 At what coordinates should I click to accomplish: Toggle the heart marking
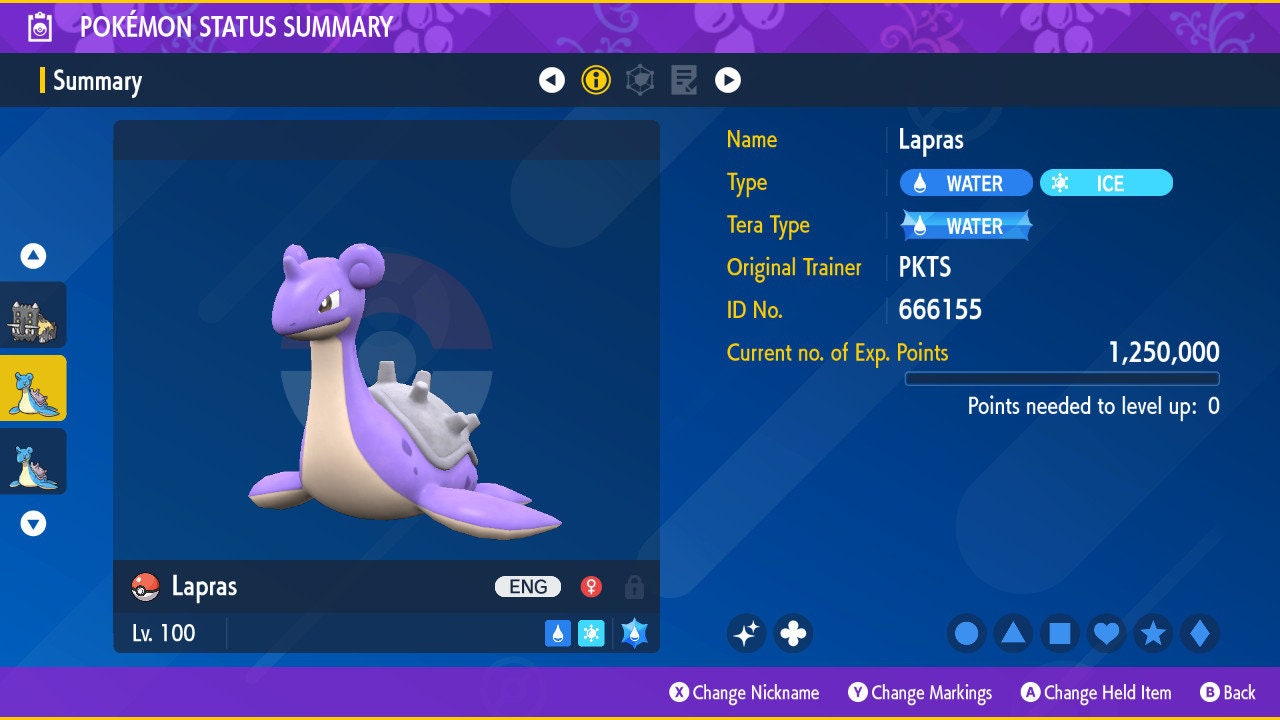pyautogui.click(x=1106, y=633)
